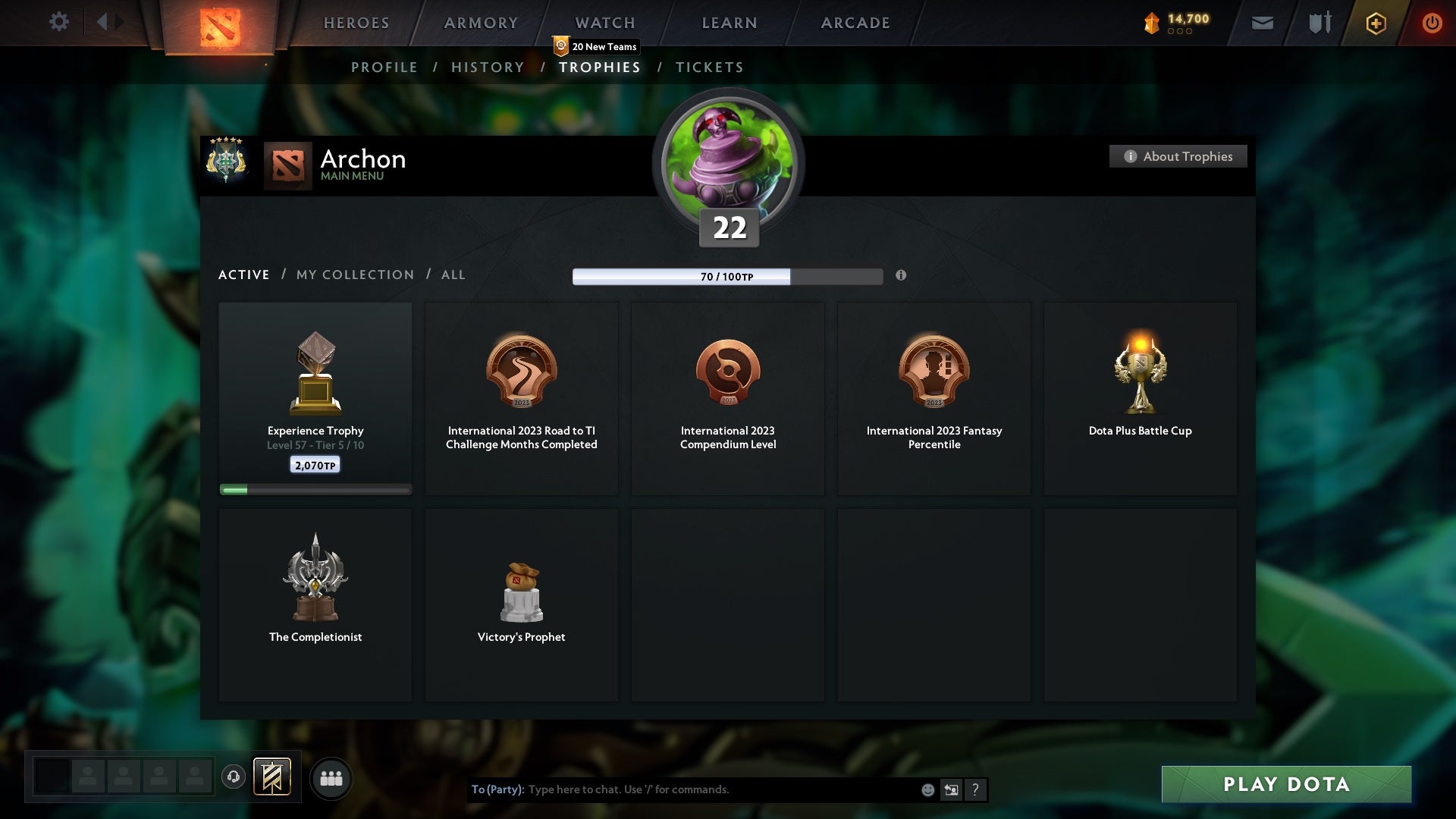Open About Trophies

coord(1178,156)
